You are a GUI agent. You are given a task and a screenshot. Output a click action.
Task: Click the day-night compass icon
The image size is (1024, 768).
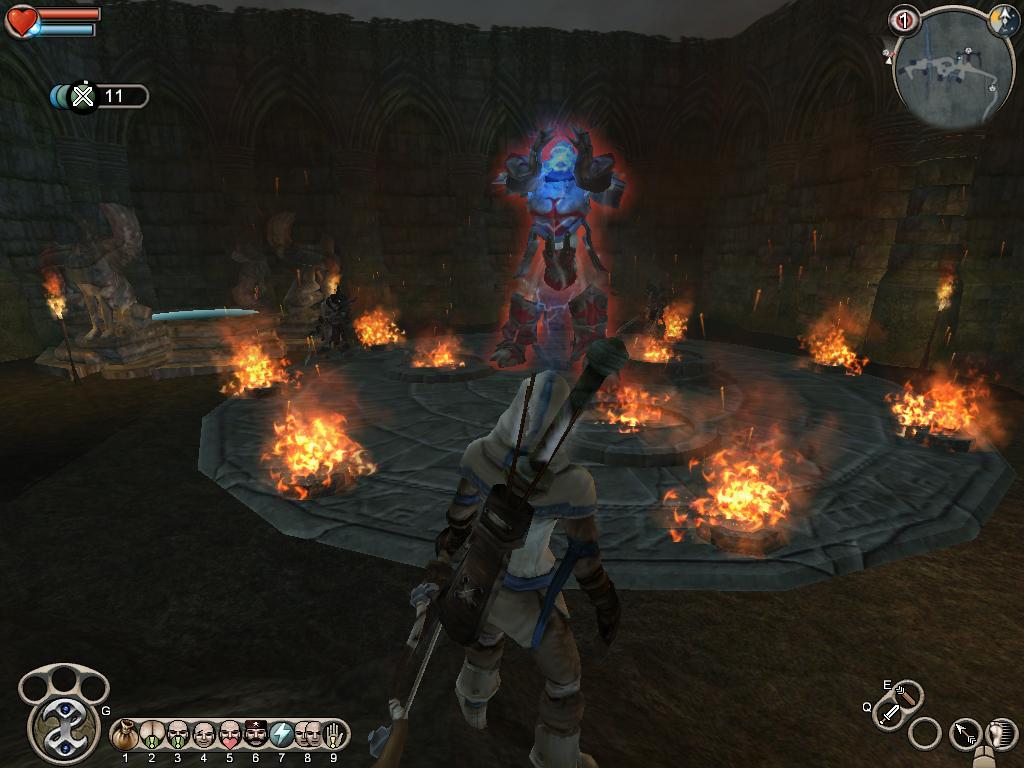pyautogui.click(x=1003, y=22)
